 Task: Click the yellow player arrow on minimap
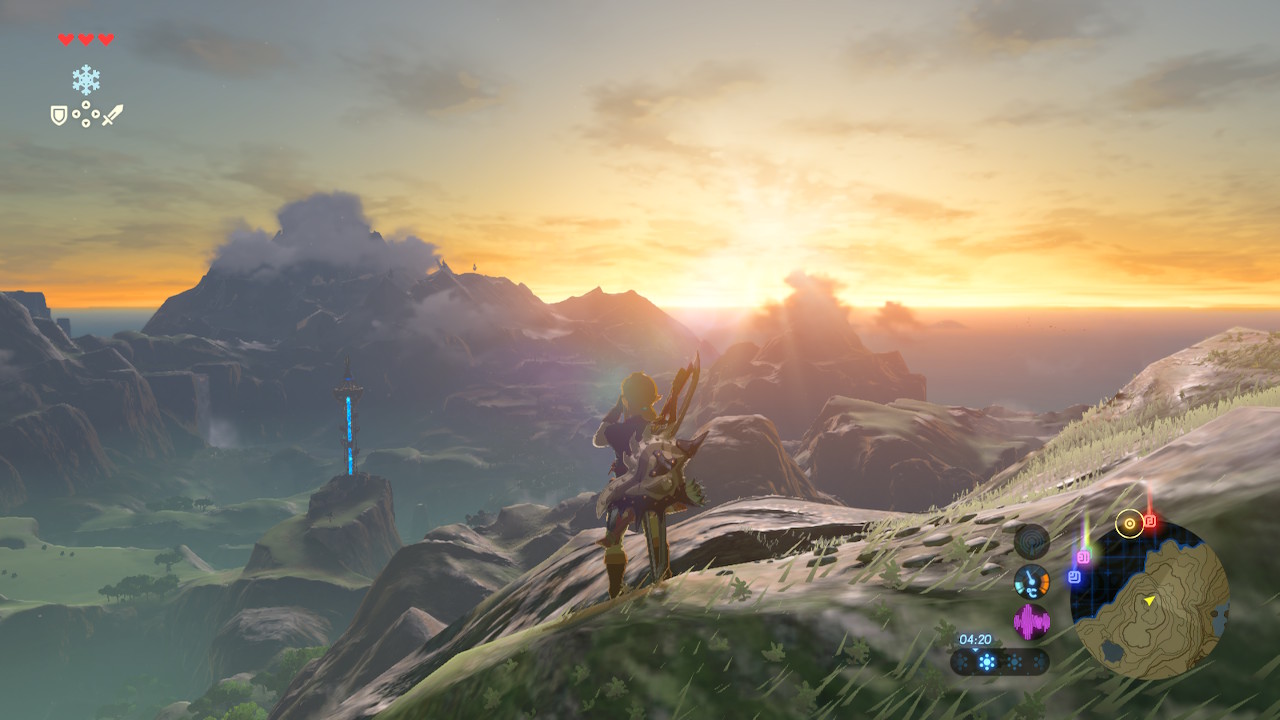tap(1150, 600)
